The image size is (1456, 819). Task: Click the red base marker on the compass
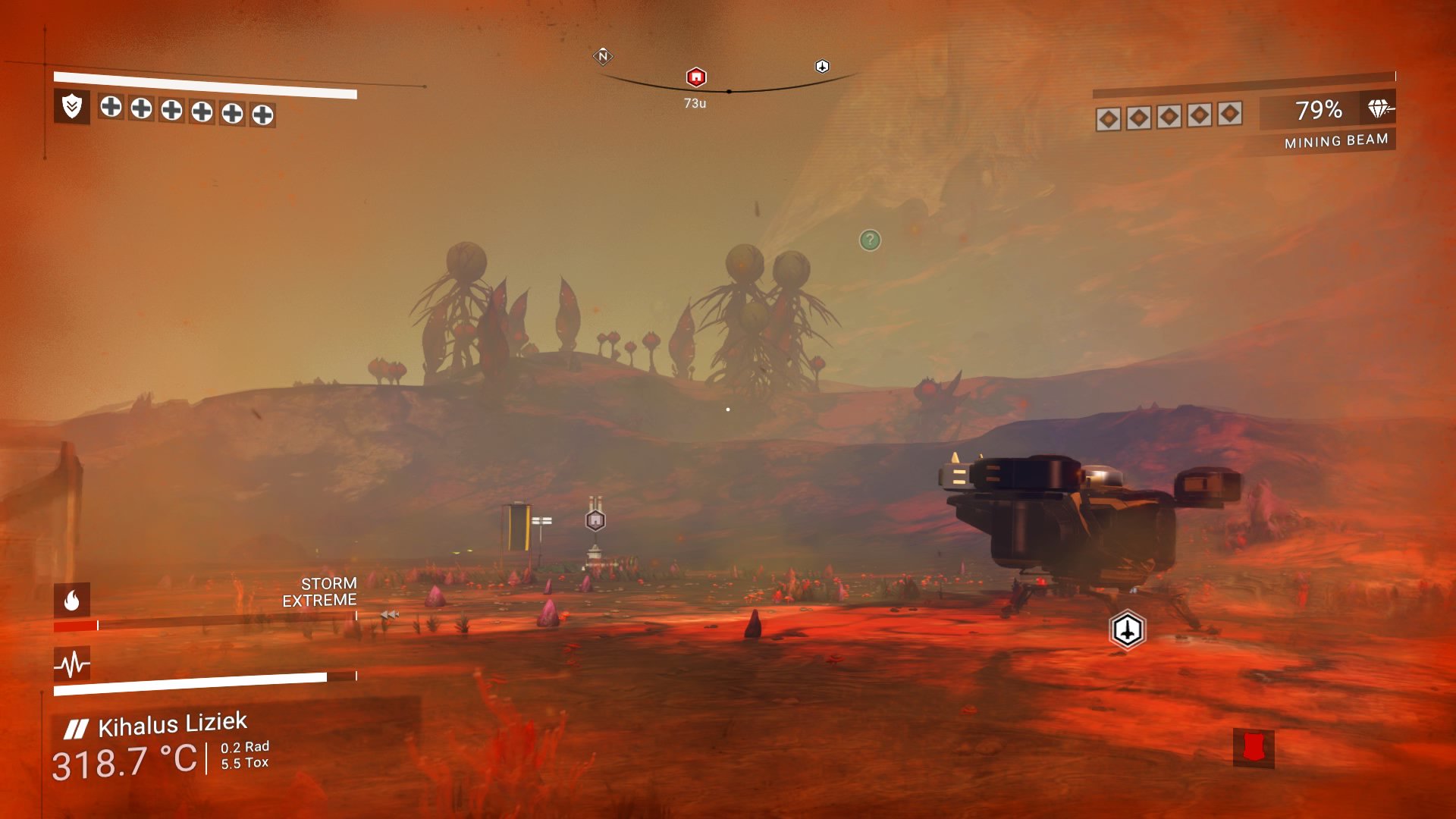[695, 75]
